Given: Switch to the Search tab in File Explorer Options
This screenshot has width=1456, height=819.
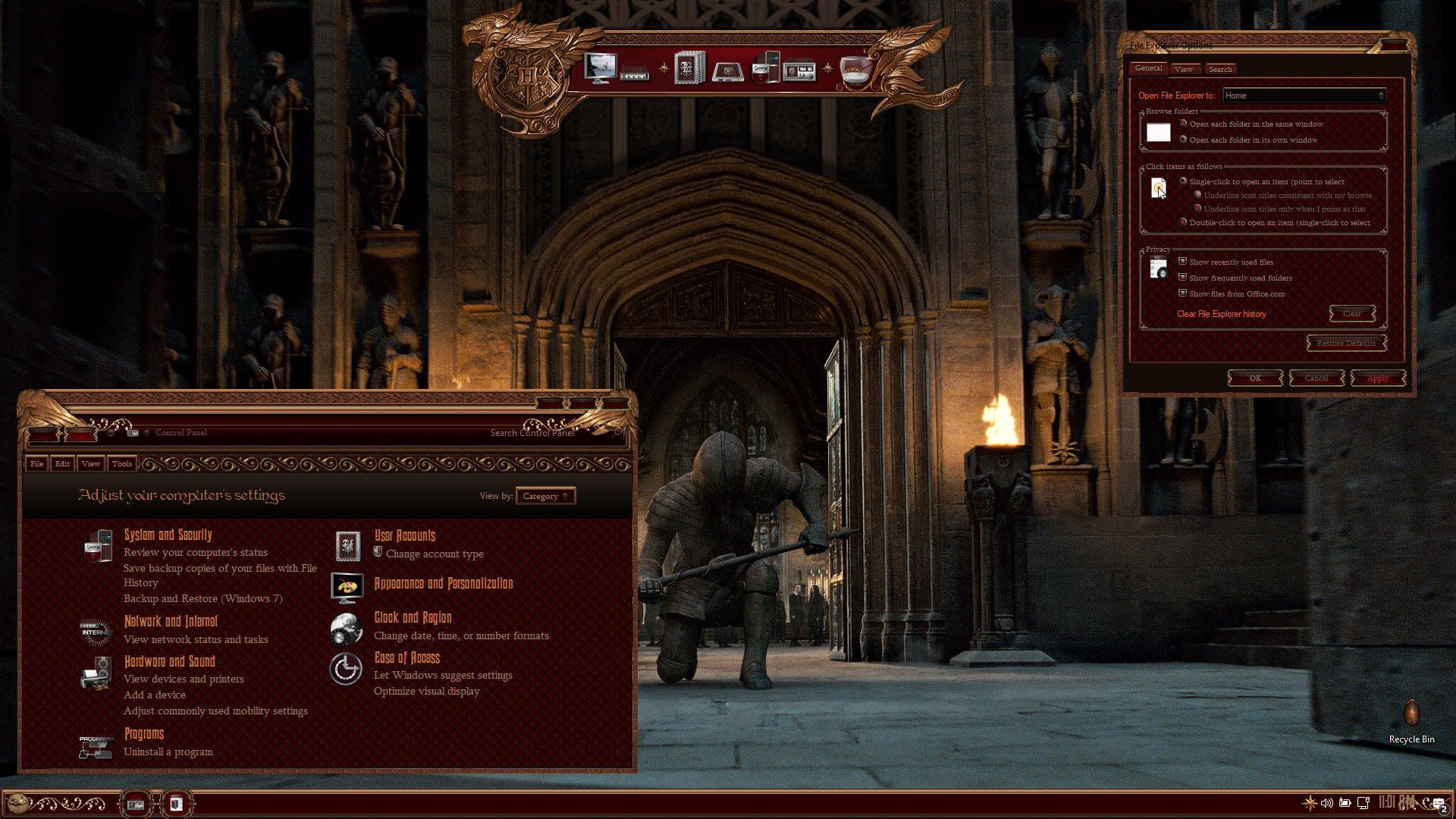Looking at the screenshot, I should pyautogui.click(x=1220, y=69).
